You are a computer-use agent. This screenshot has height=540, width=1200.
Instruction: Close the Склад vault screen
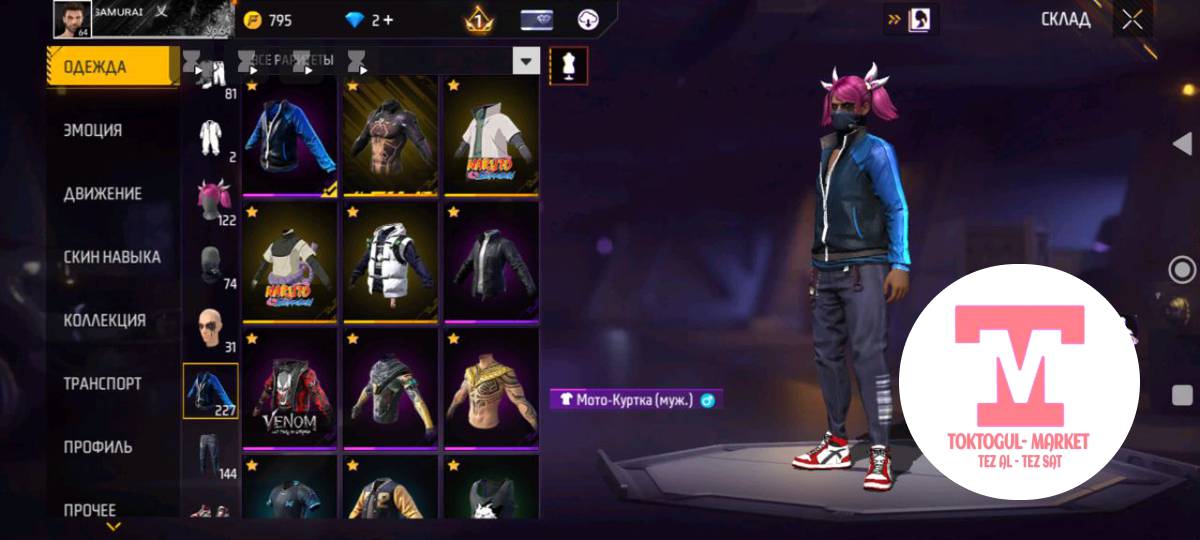(x=1132, y=20)
